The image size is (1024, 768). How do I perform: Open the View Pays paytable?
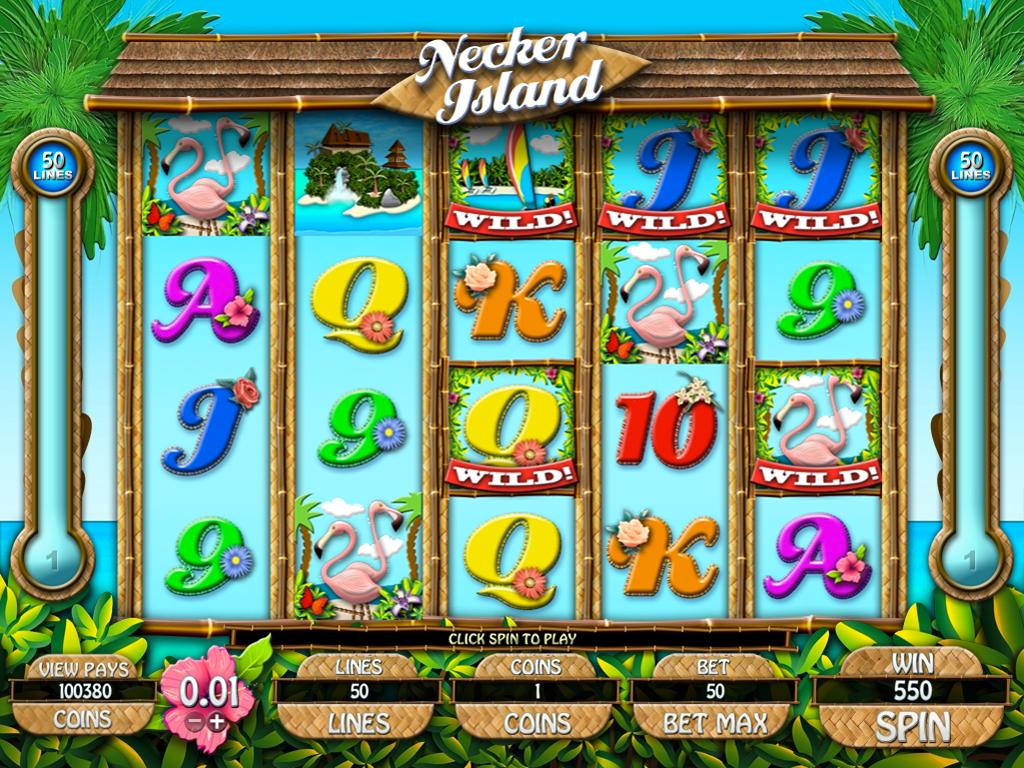(83, 667)
